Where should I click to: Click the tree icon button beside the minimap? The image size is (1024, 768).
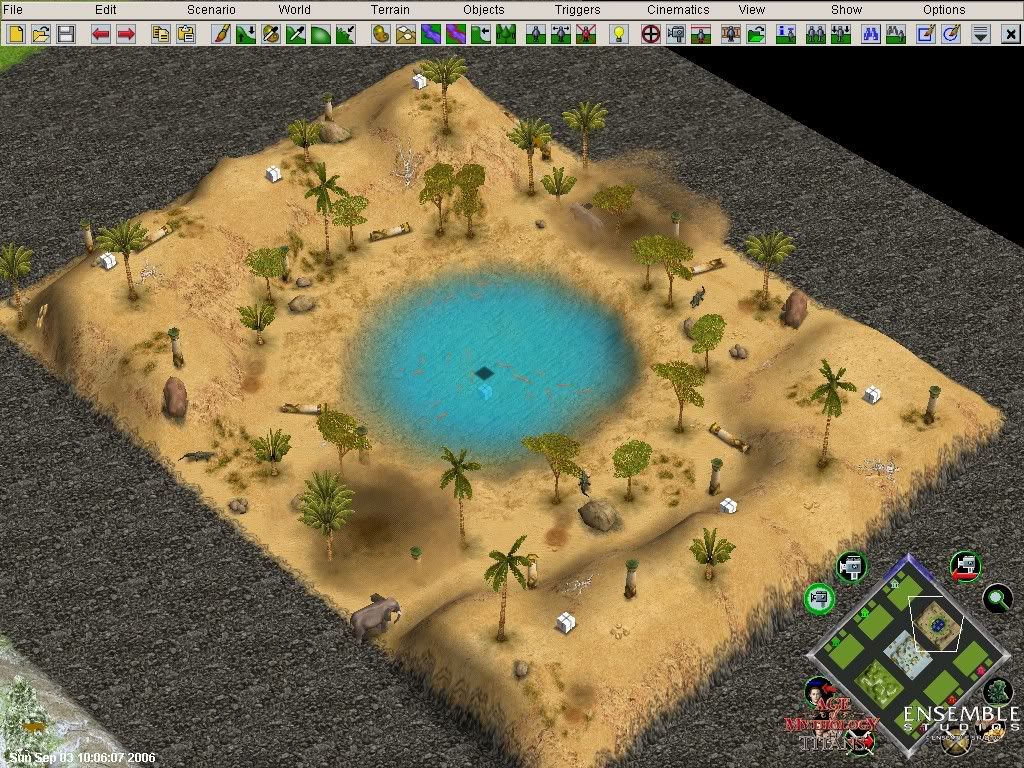tap(997, 690)
